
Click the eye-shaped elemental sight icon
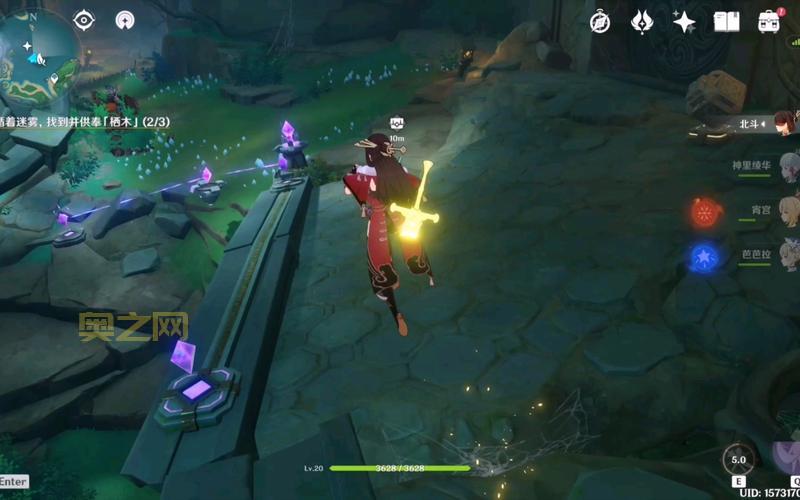click(84, 20)
